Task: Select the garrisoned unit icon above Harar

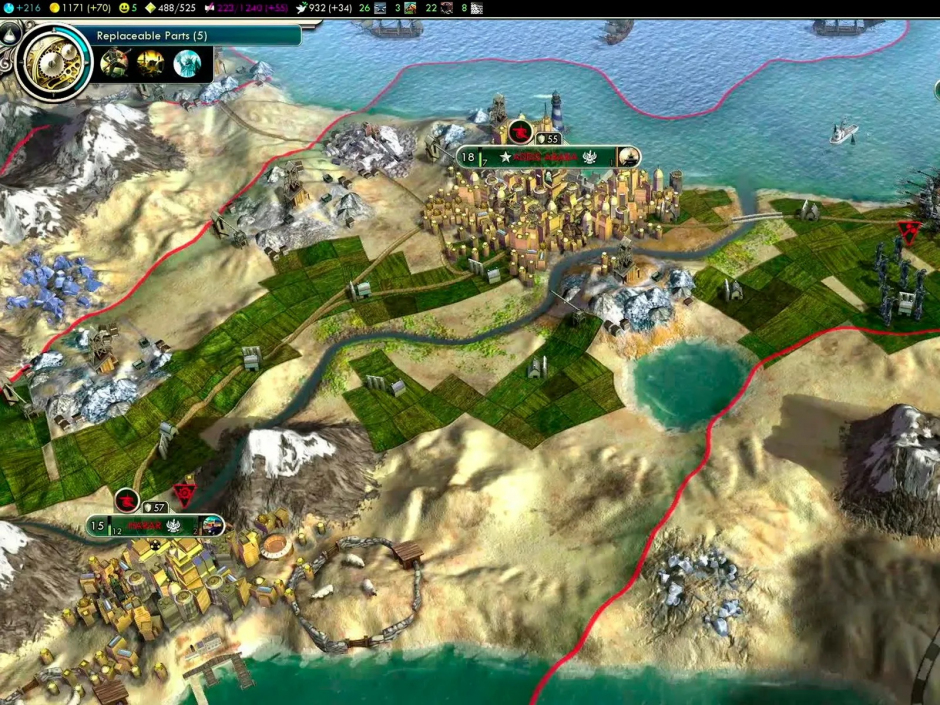Action: 127,500
